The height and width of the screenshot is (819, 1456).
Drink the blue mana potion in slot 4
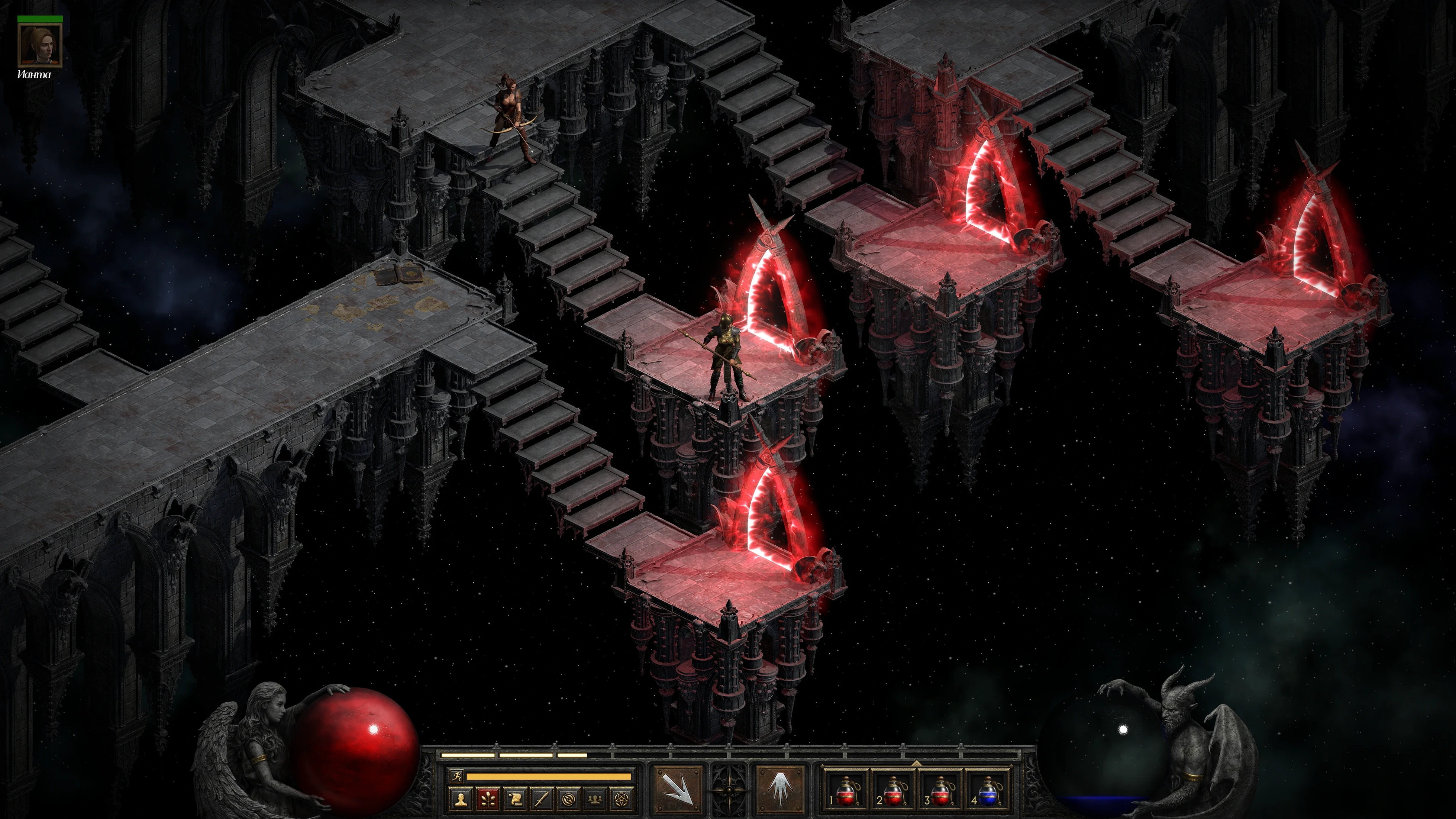click(x=988, y=790)
